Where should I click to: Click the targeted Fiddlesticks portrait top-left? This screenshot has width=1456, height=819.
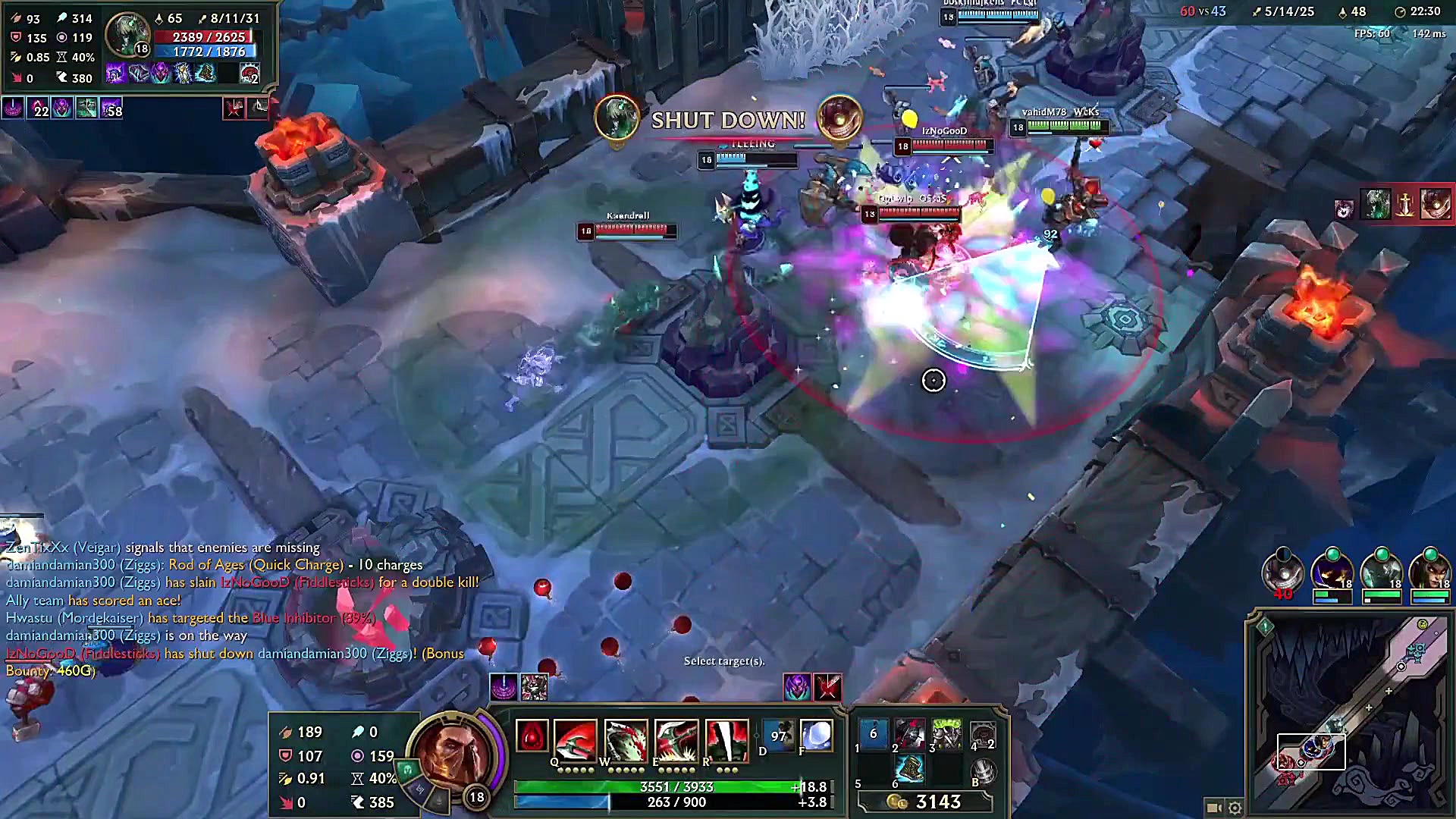click(x=126, y=33)
